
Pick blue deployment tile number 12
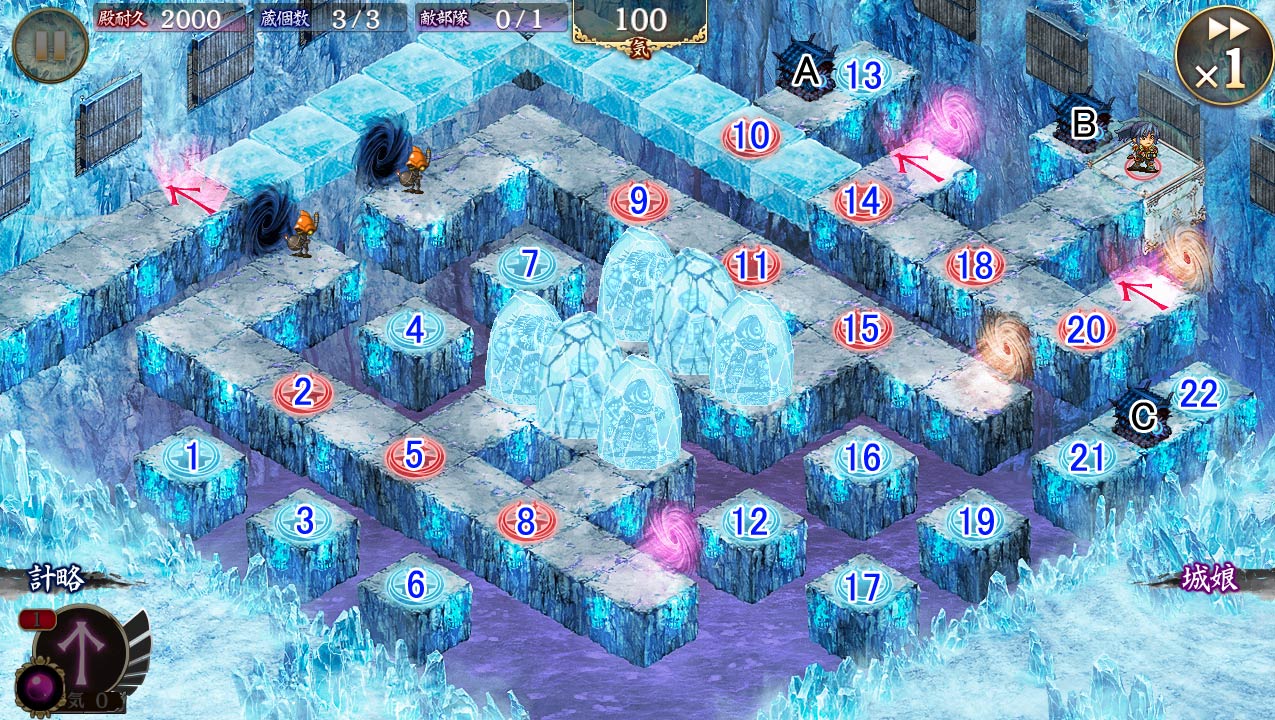point(750,521)
